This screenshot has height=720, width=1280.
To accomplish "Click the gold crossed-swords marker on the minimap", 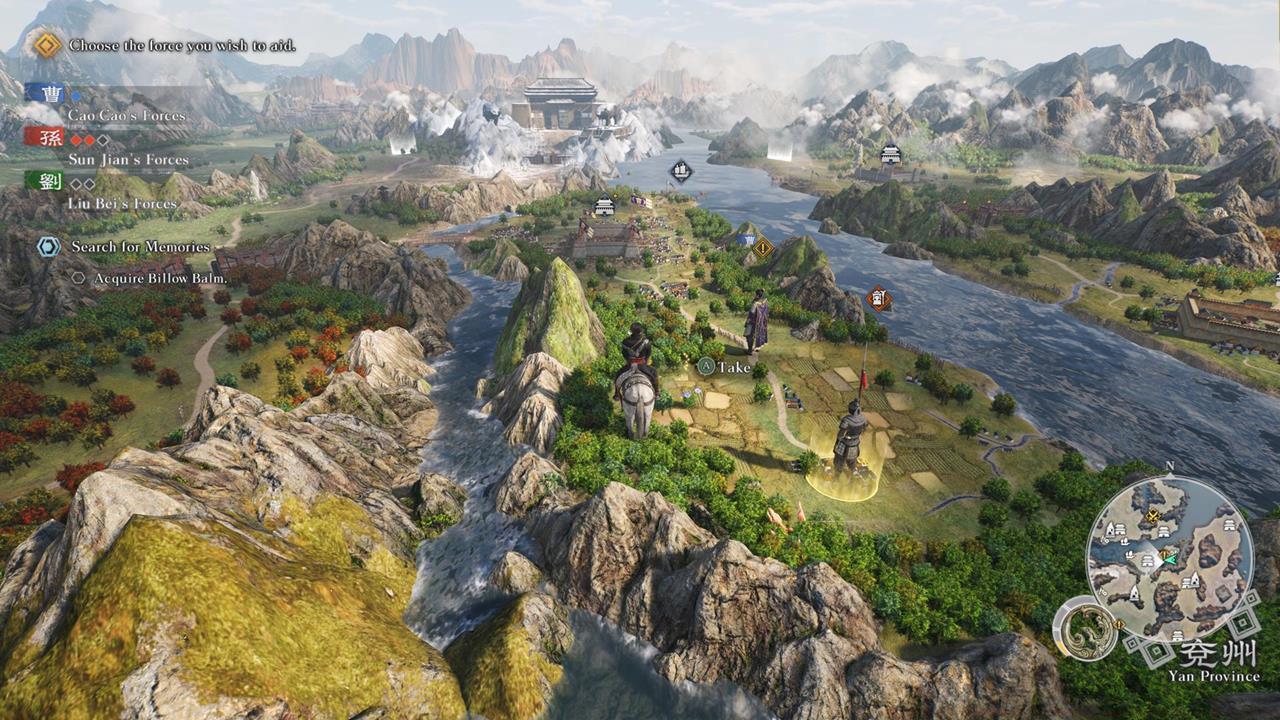I will 1153,516.
